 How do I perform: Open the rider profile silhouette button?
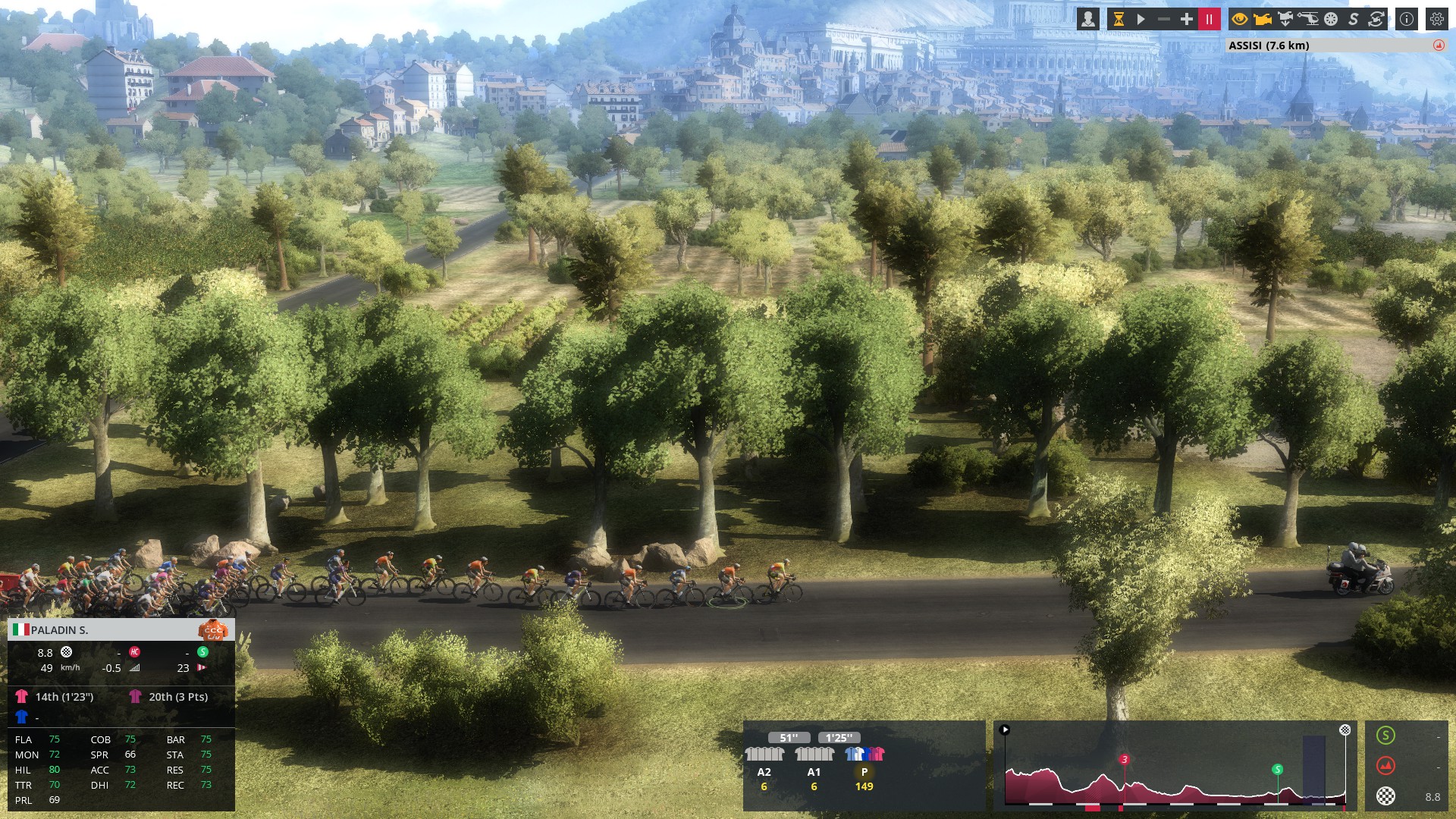pyautogui.click(x=1088, y=20)
